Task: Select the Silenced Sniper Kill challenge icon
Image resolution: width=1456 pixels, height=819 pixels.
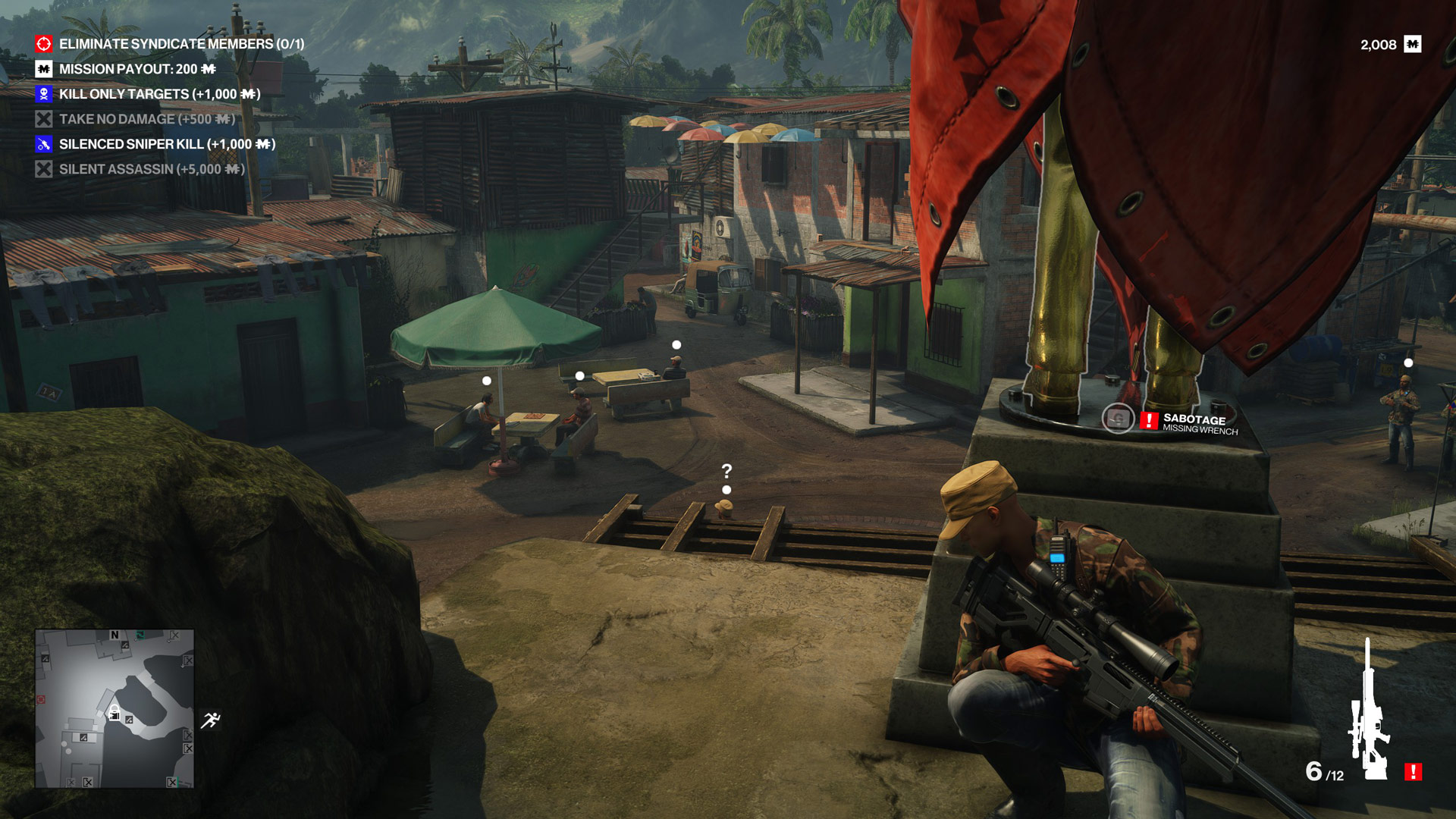Action: [42, 144]
